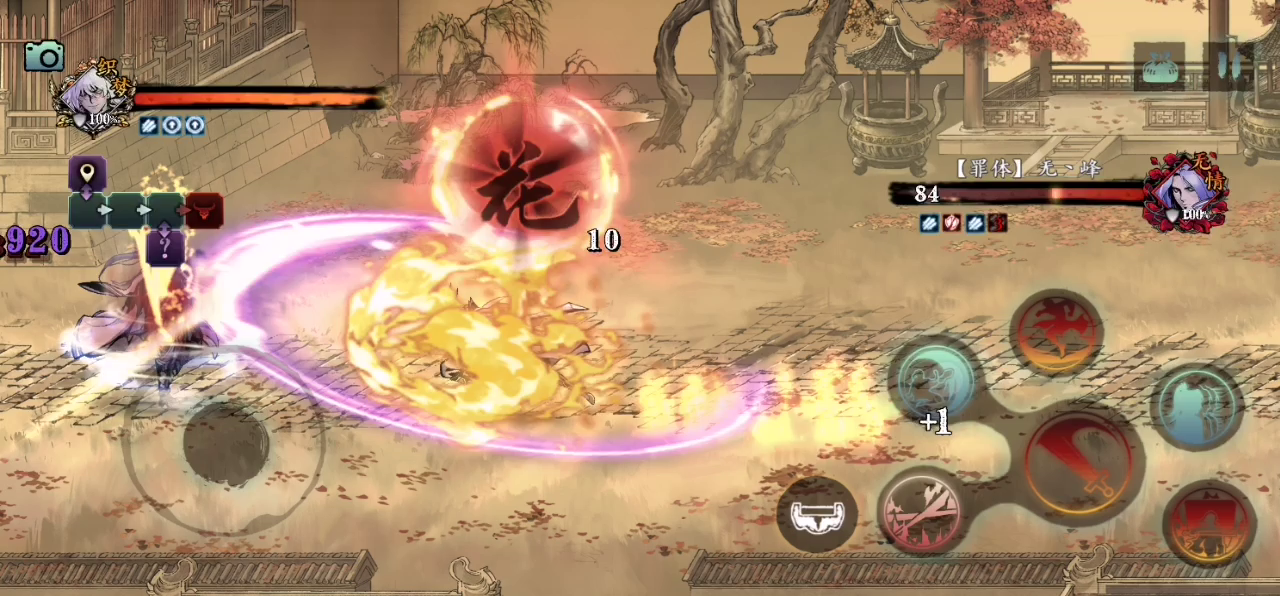Select the red bull boss room node
The height and width of the screenshot is (596, 1280).
204,210
